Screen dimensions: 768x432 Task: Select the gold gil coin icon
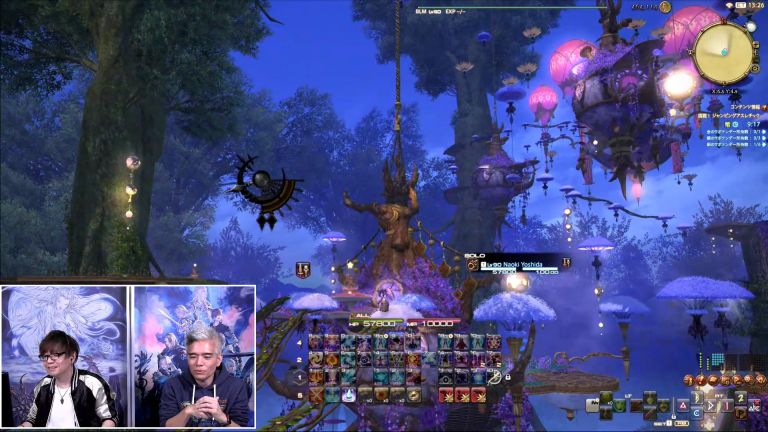pos(666,7)
